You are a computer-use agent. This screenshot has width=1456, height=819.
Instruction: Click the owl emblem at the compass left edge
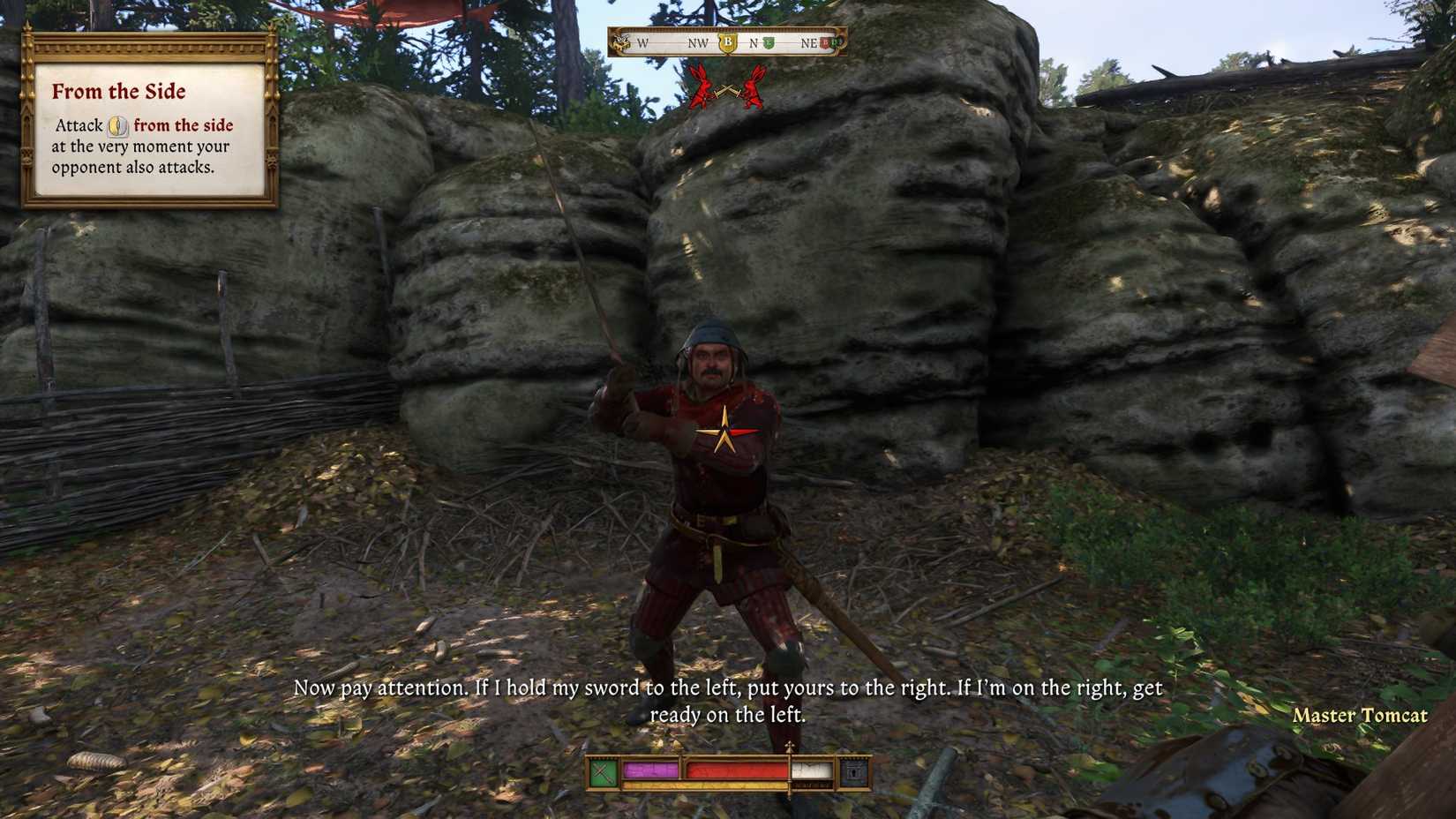coord(621,42)
